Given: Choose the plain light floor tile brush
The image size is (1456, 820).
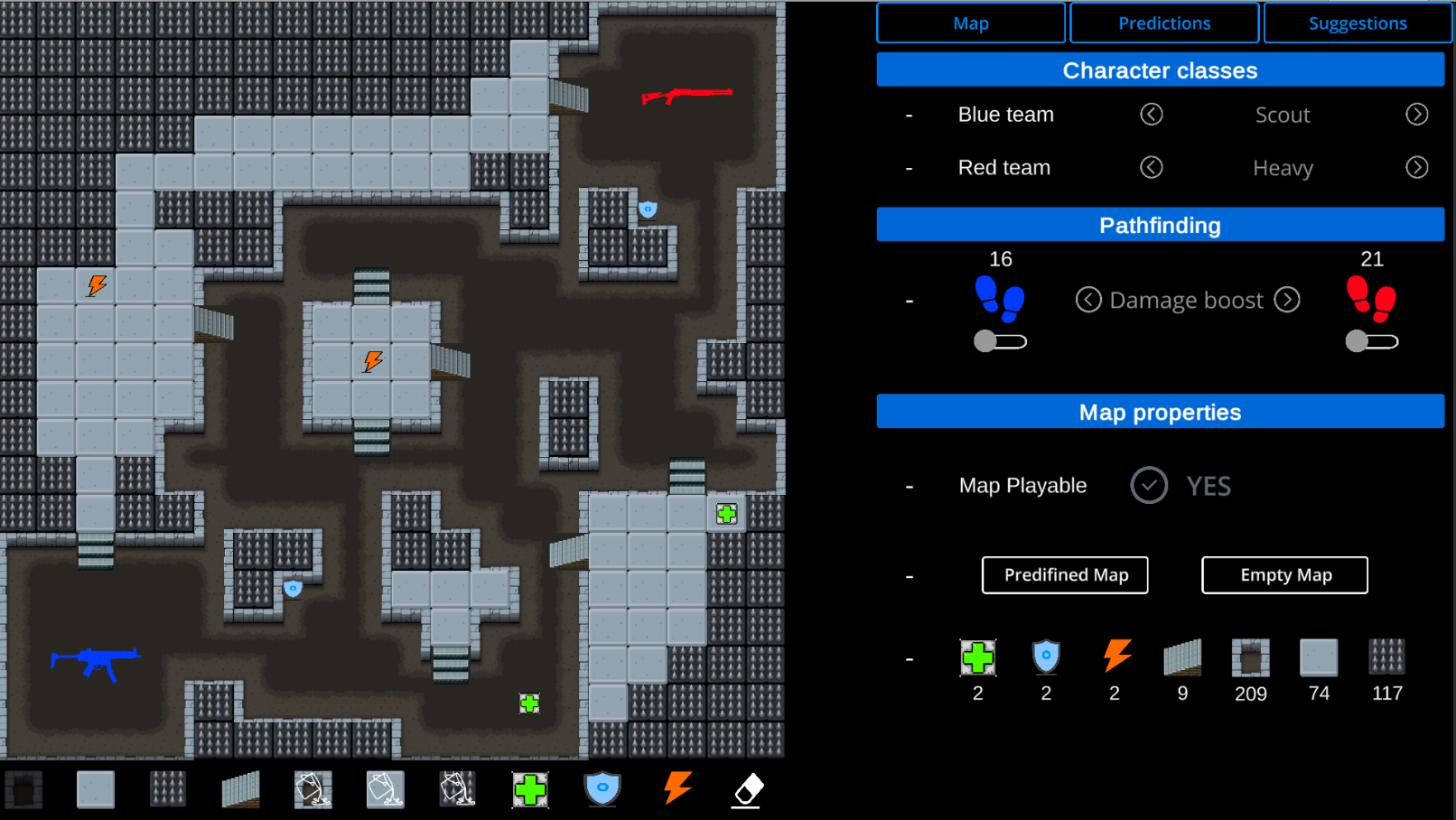Looking at the screenshot, I should (96, 789).
